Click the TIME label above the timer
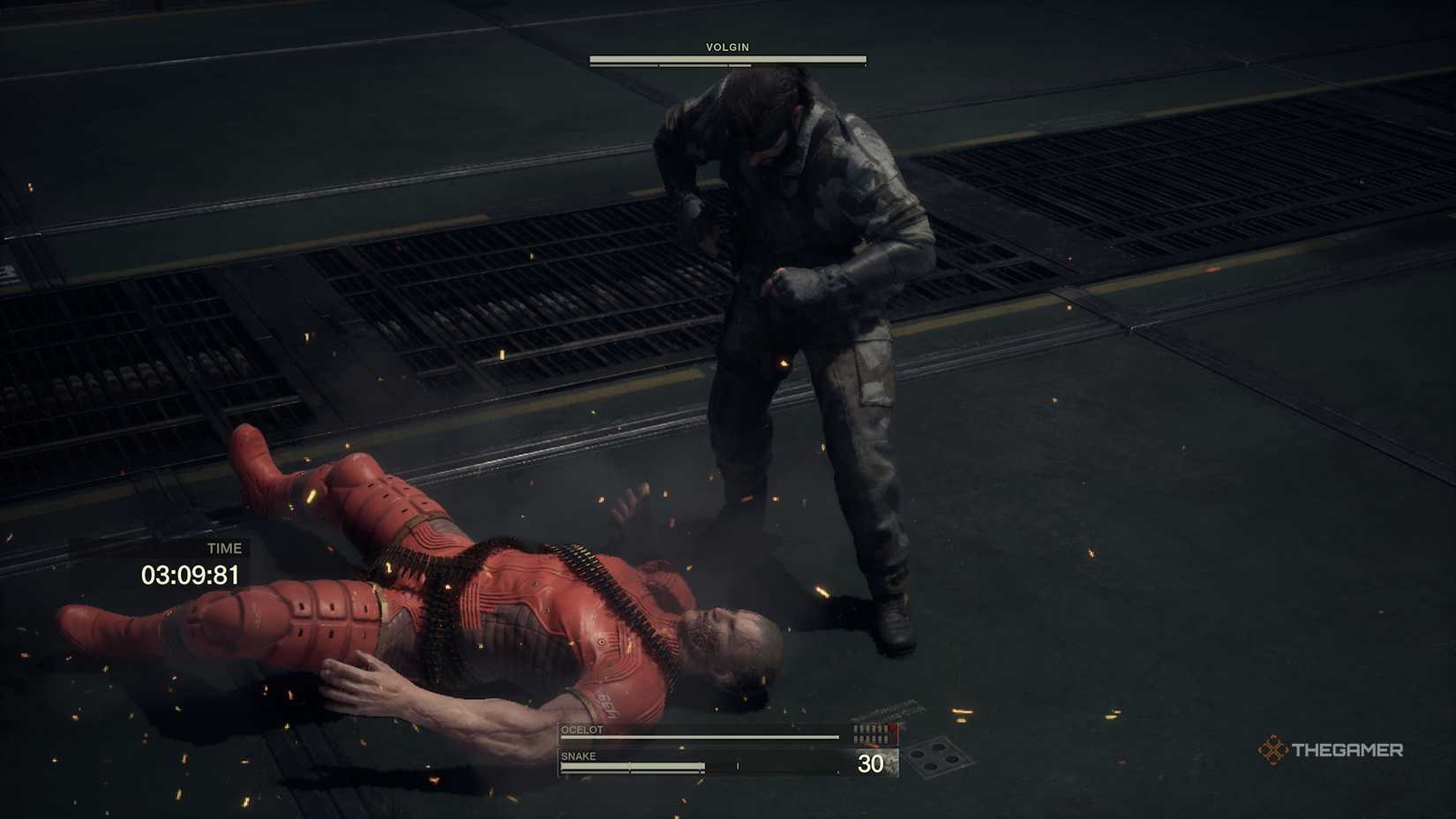Viewport: 1456px width, 819px height. click(x=224, y=547)
